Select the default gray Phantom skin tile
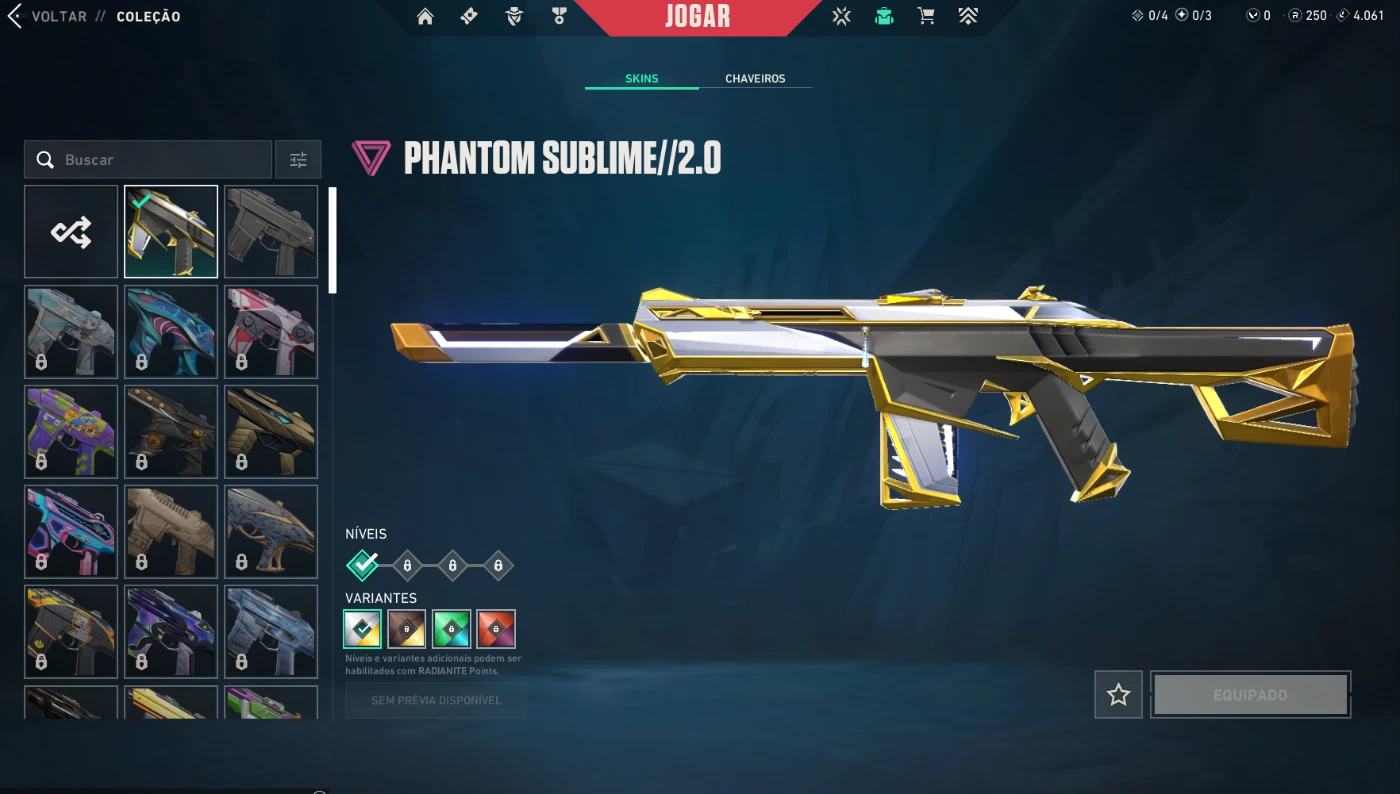Screen dimensions: 1400x794 pos(271,232)
